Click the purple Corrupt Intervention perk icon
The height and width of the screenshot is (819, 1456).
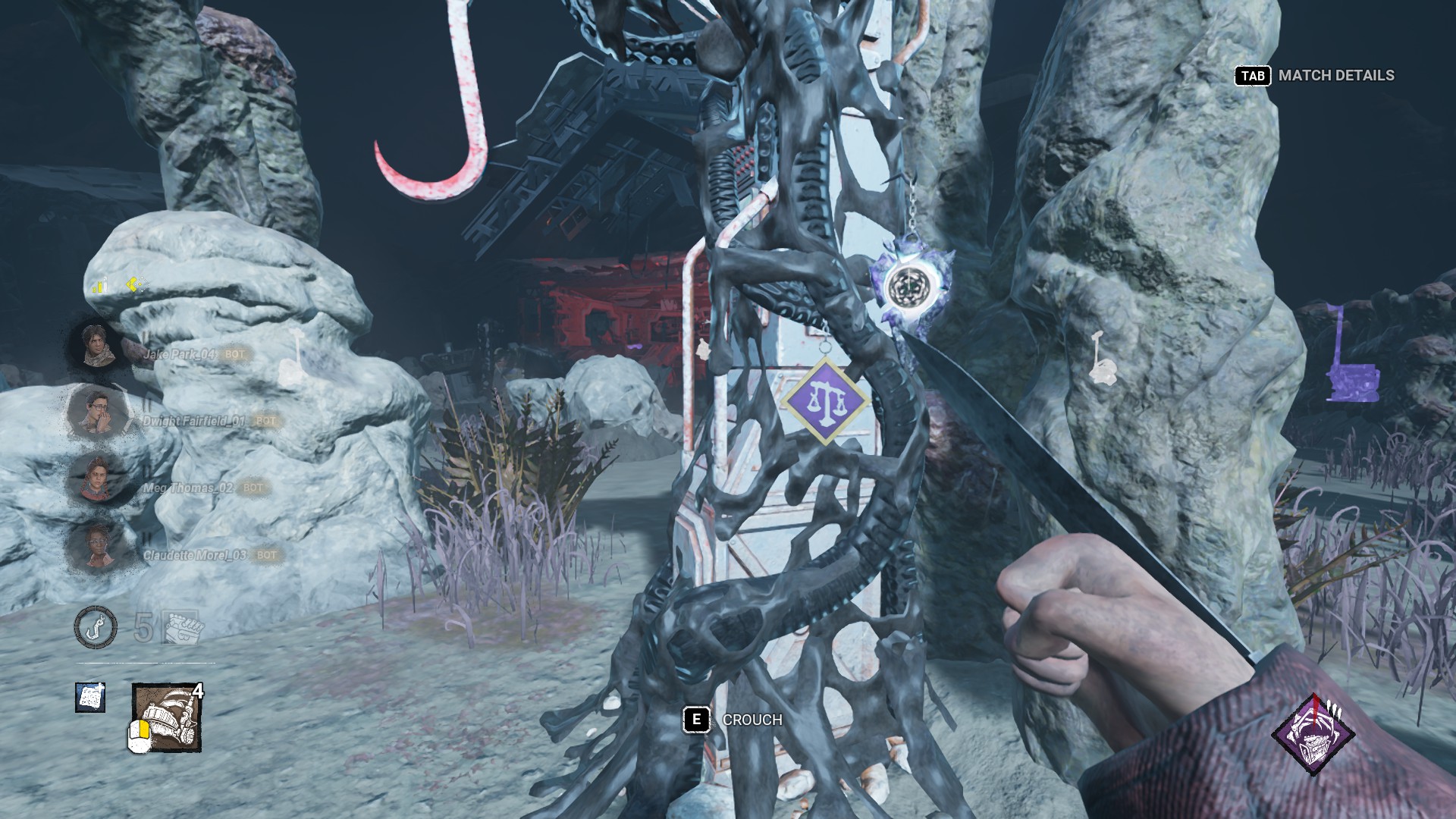click(x=1314, y=736)
